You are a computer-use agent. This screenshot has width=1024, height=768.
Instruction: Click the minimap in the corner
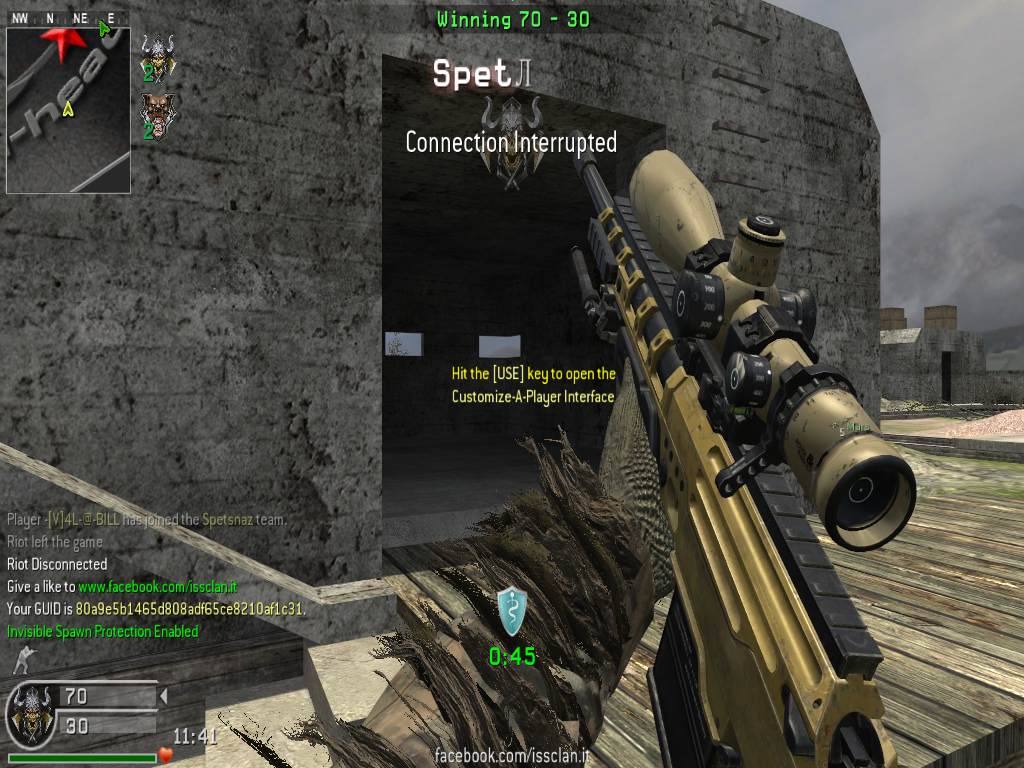(x=68, y=109)
